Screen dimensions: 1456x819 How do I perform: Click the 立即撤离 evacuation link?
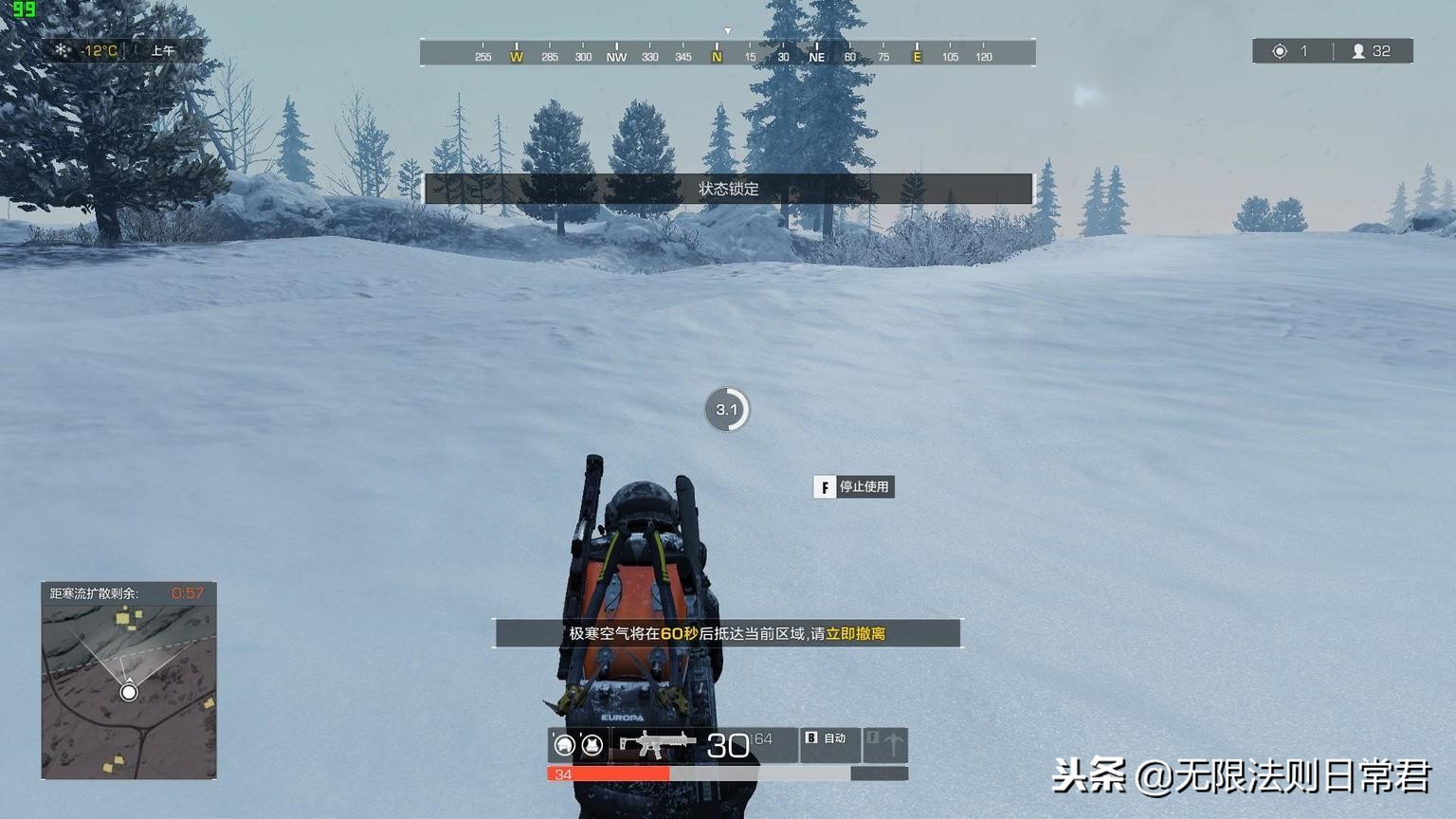click(x=857, y=633)
